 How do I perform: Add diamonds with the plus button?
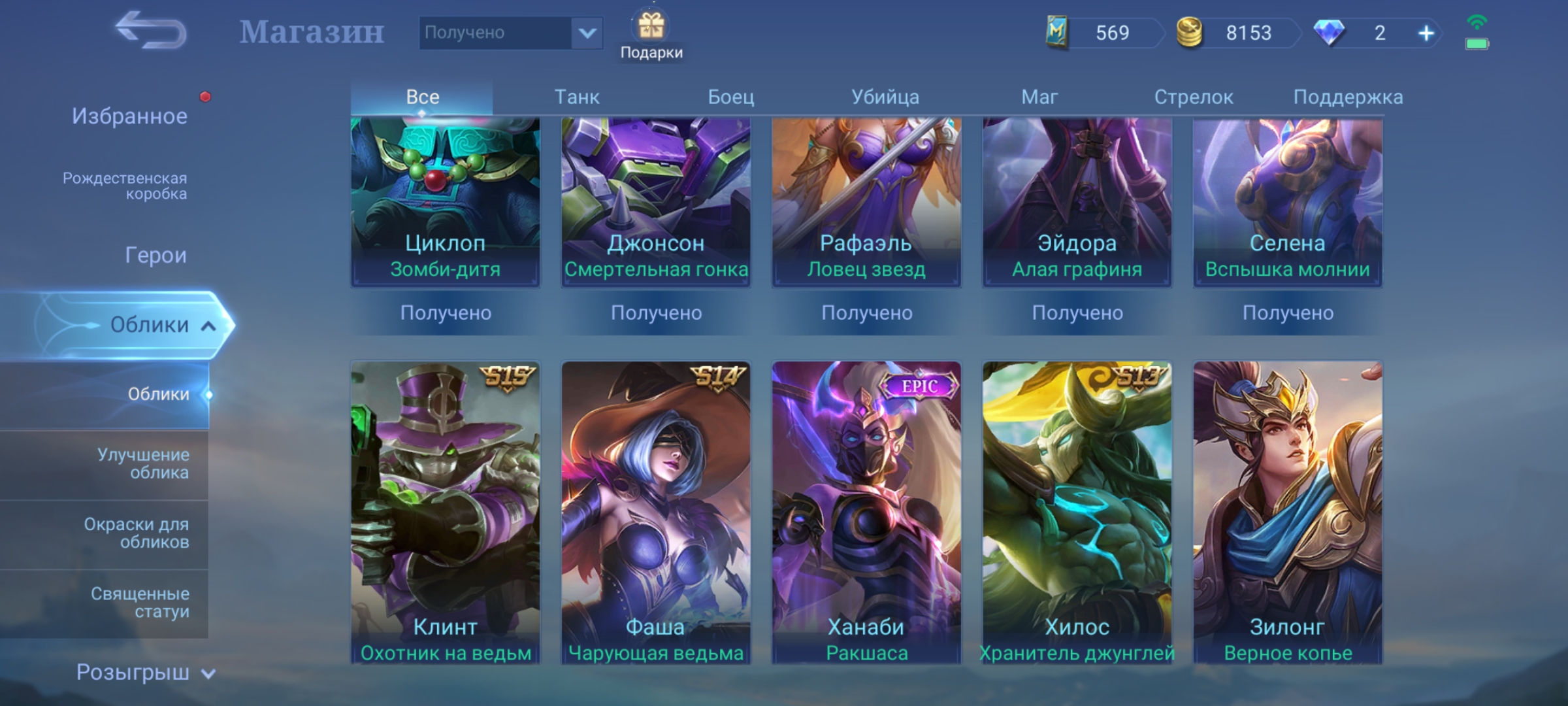click(1426, 33)
